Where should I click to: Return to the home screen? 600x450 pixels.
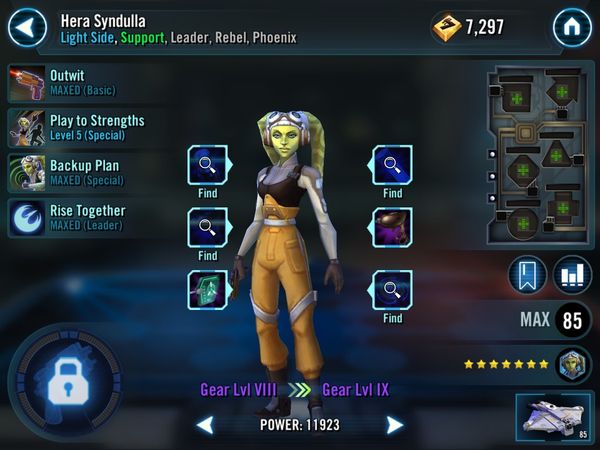pyautogui.click(x=572, y=27)
